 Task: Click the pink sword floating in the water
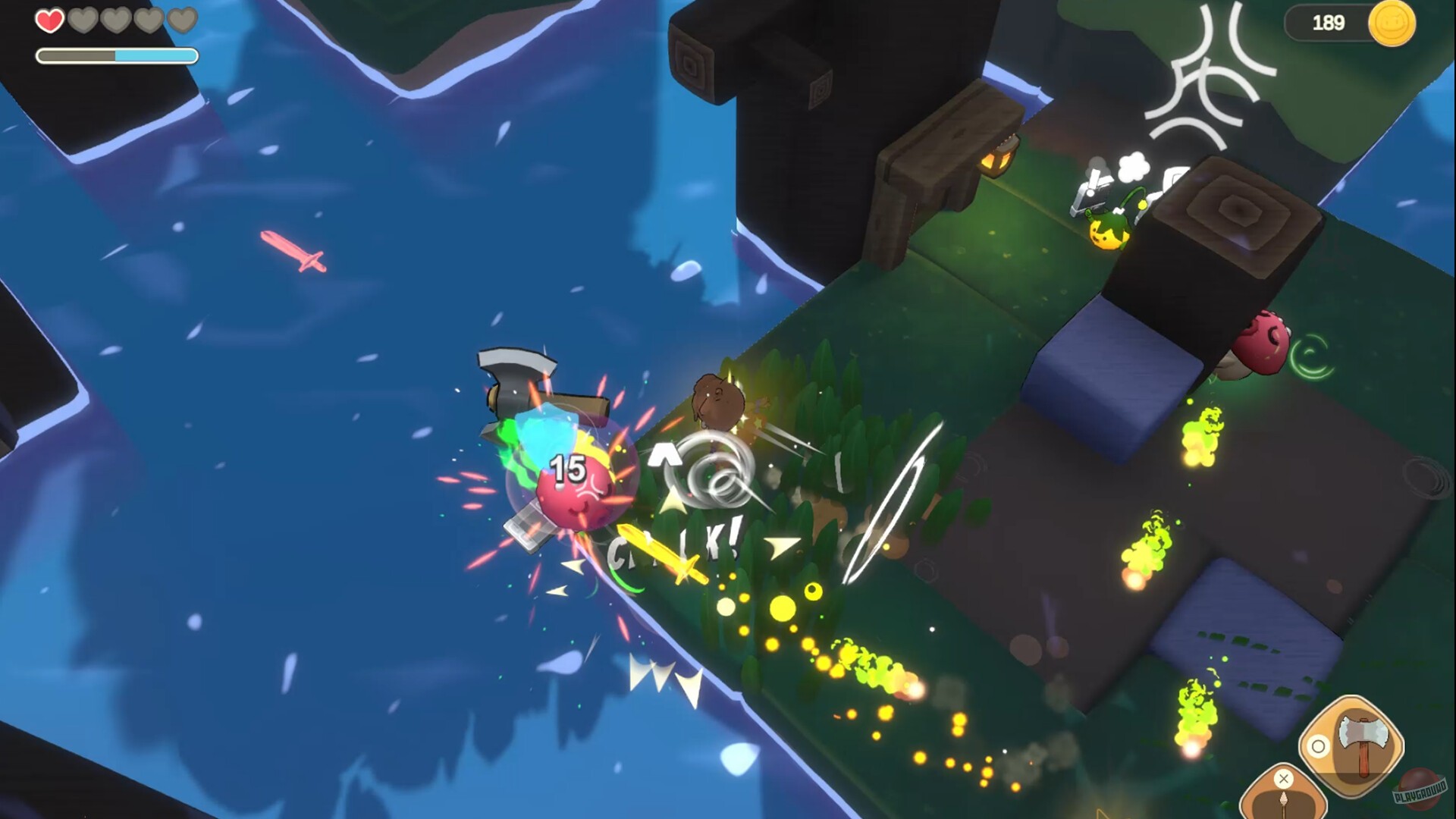pyautogui.click(x=290, y=250)
